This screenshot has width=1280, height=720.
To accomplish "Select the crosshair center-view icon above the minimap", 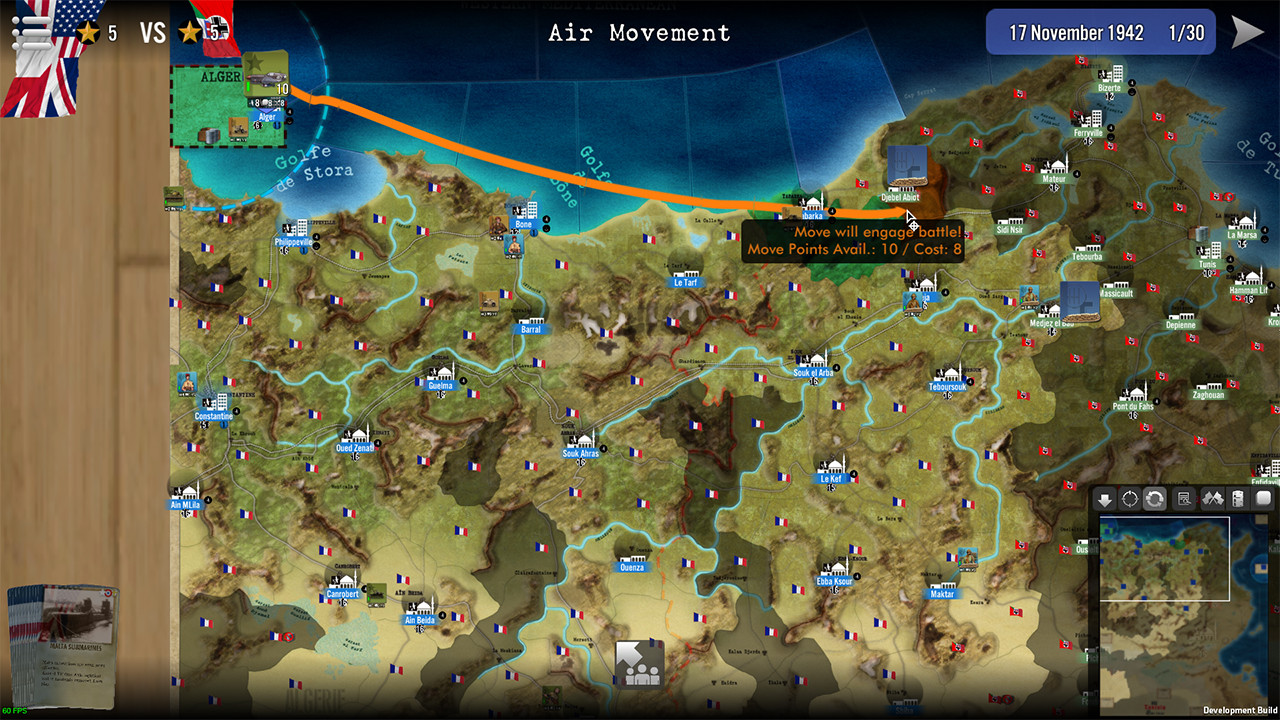I will click(x=1132, y=499).
